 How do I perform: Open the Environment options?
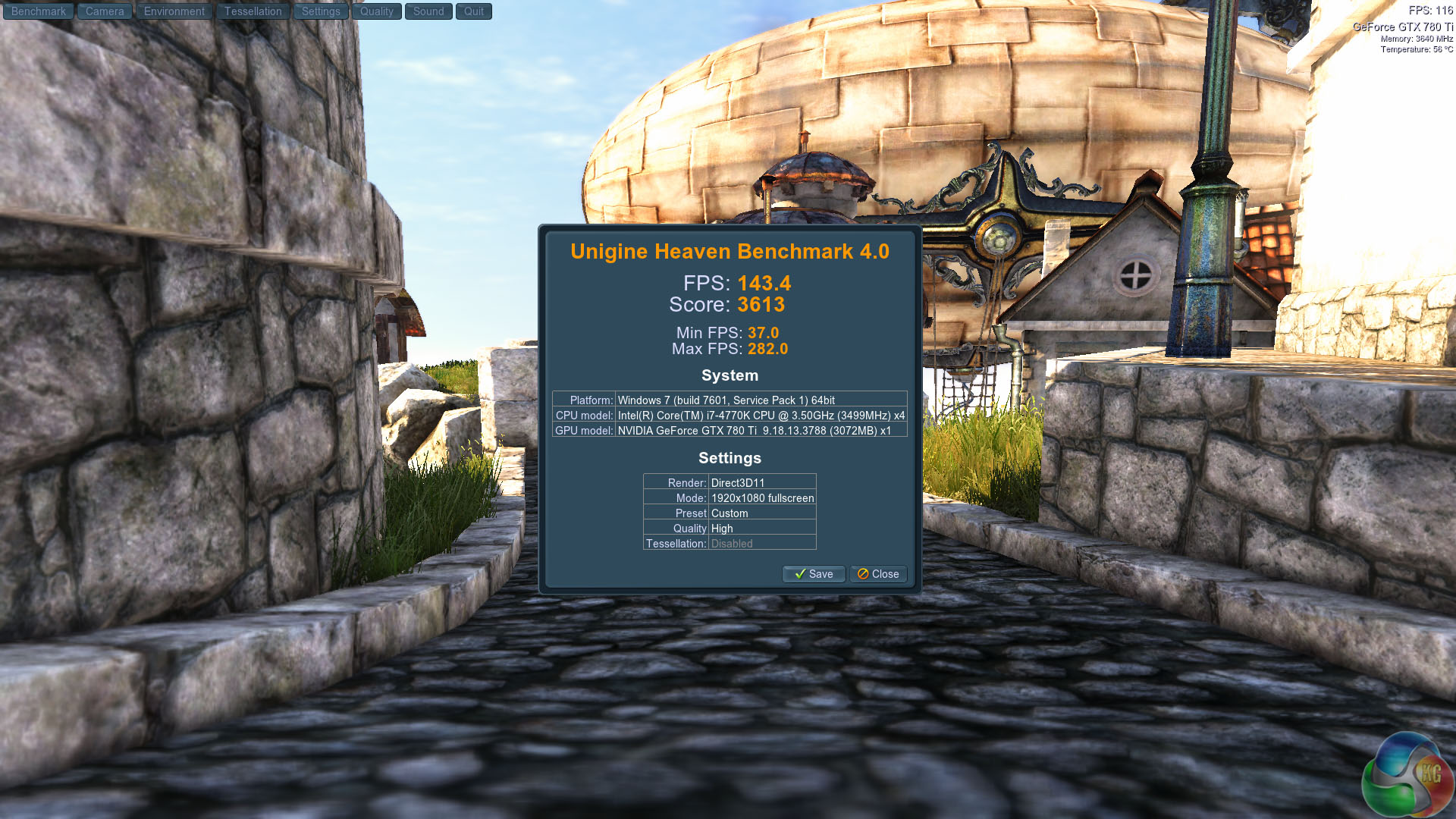(x=174, y=11)
